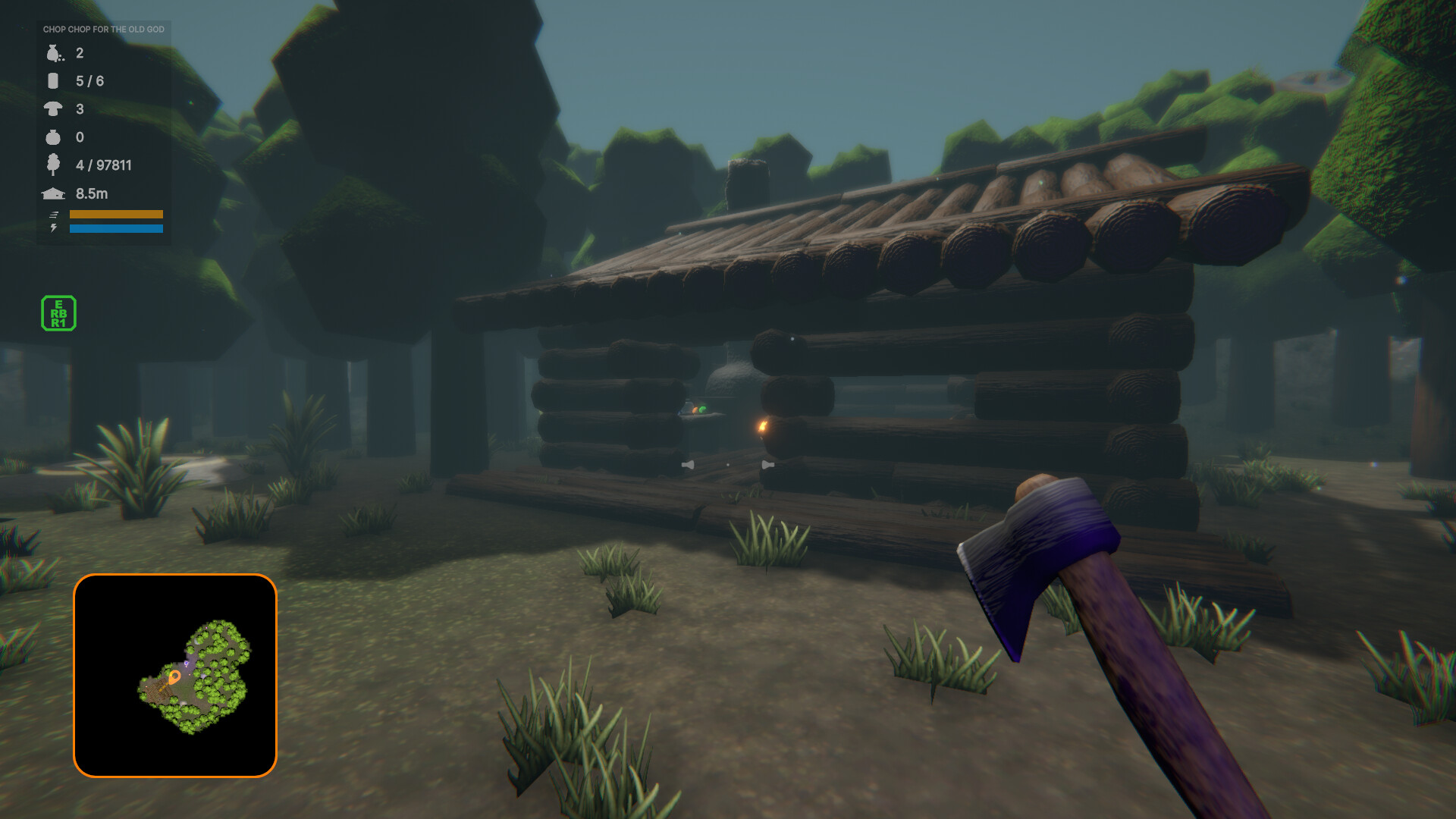Screen dimensions: 1456x819
Task: Toggle the glowing green mushroom on the shelf
Action: pos(704,409)
